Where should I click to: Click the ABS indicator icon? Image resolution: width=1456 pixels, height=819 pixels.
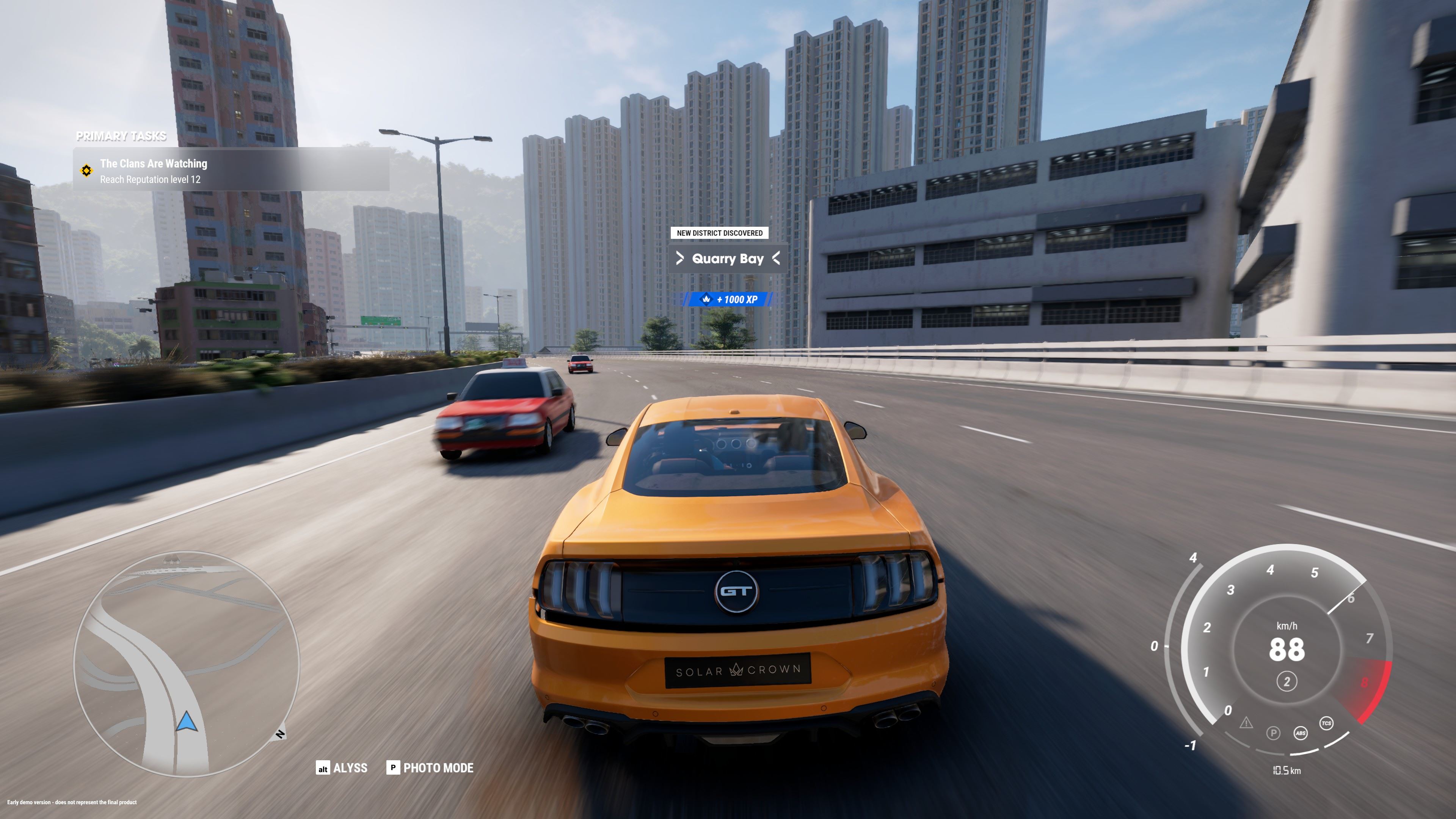[1301, 733]
